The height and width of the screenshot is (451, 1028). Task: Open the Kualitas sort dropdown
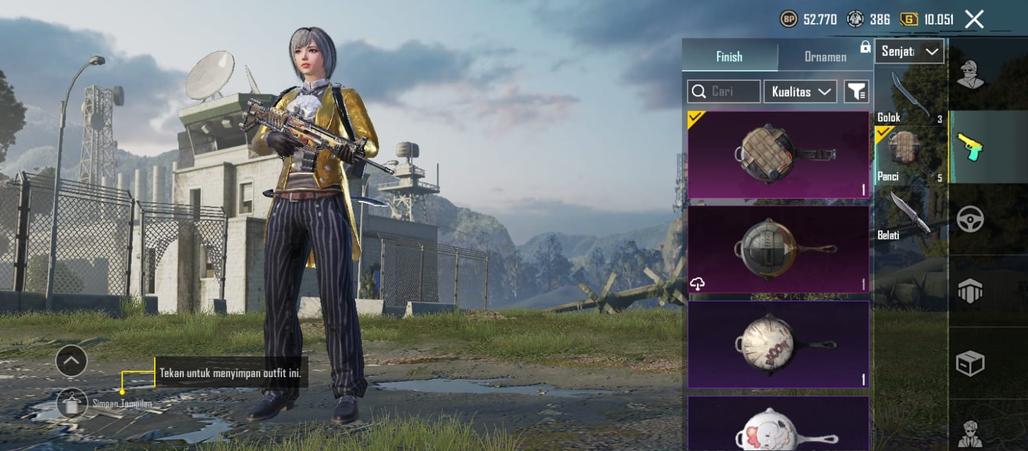pyautogui.click(x=801, y=91)
